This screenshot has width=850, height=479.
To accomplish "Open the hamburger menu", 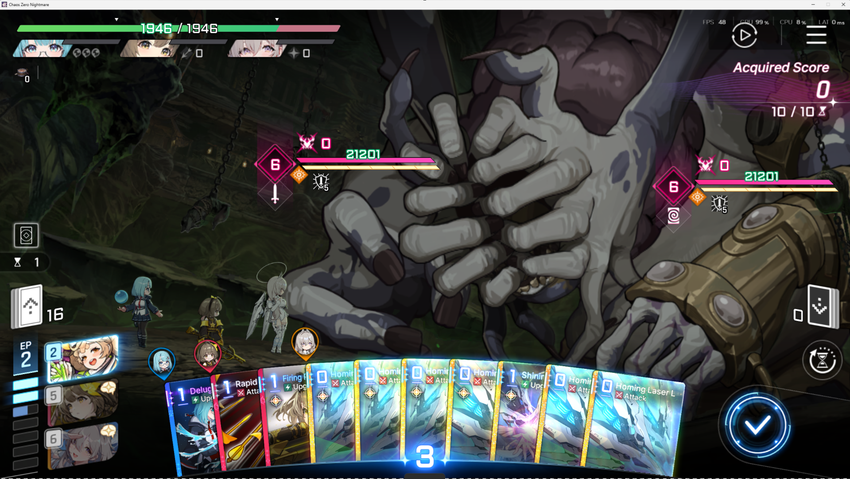I will tap(816, 35).
